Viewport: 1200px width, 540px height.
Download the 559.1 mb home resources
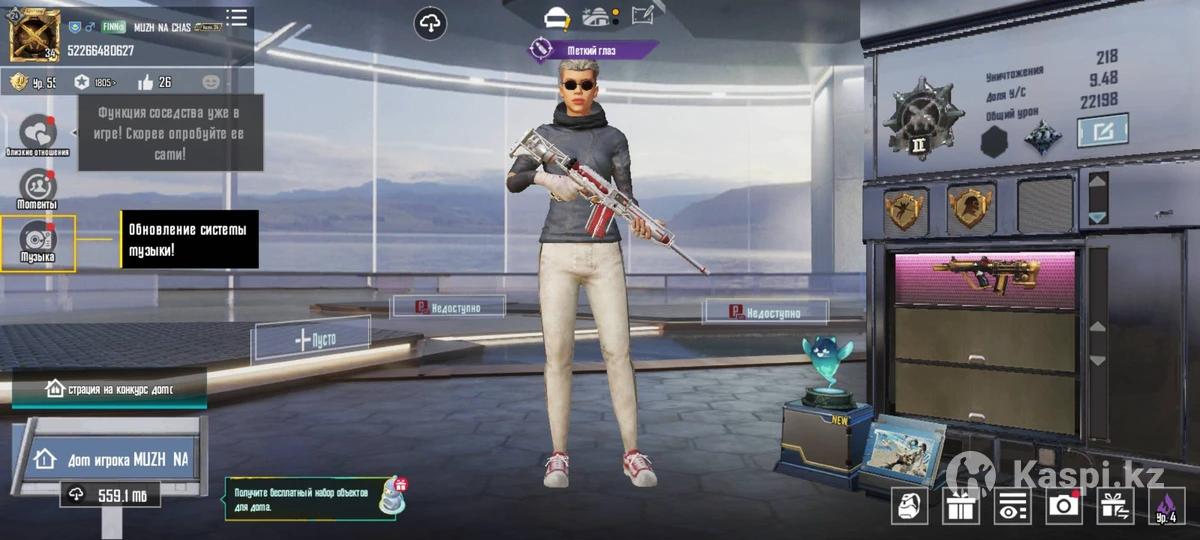109,494
